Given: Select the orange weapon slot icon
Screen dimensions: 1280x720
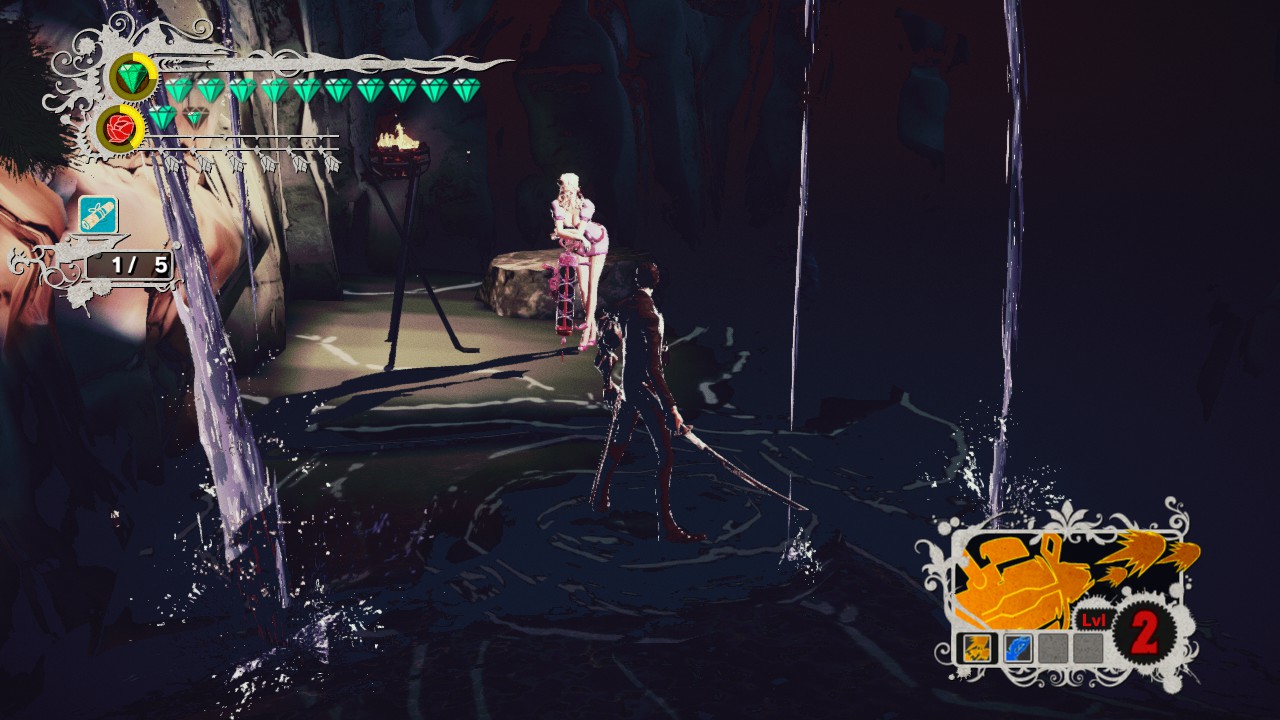Looking at the screenshot, I should (x=977, y=649).
